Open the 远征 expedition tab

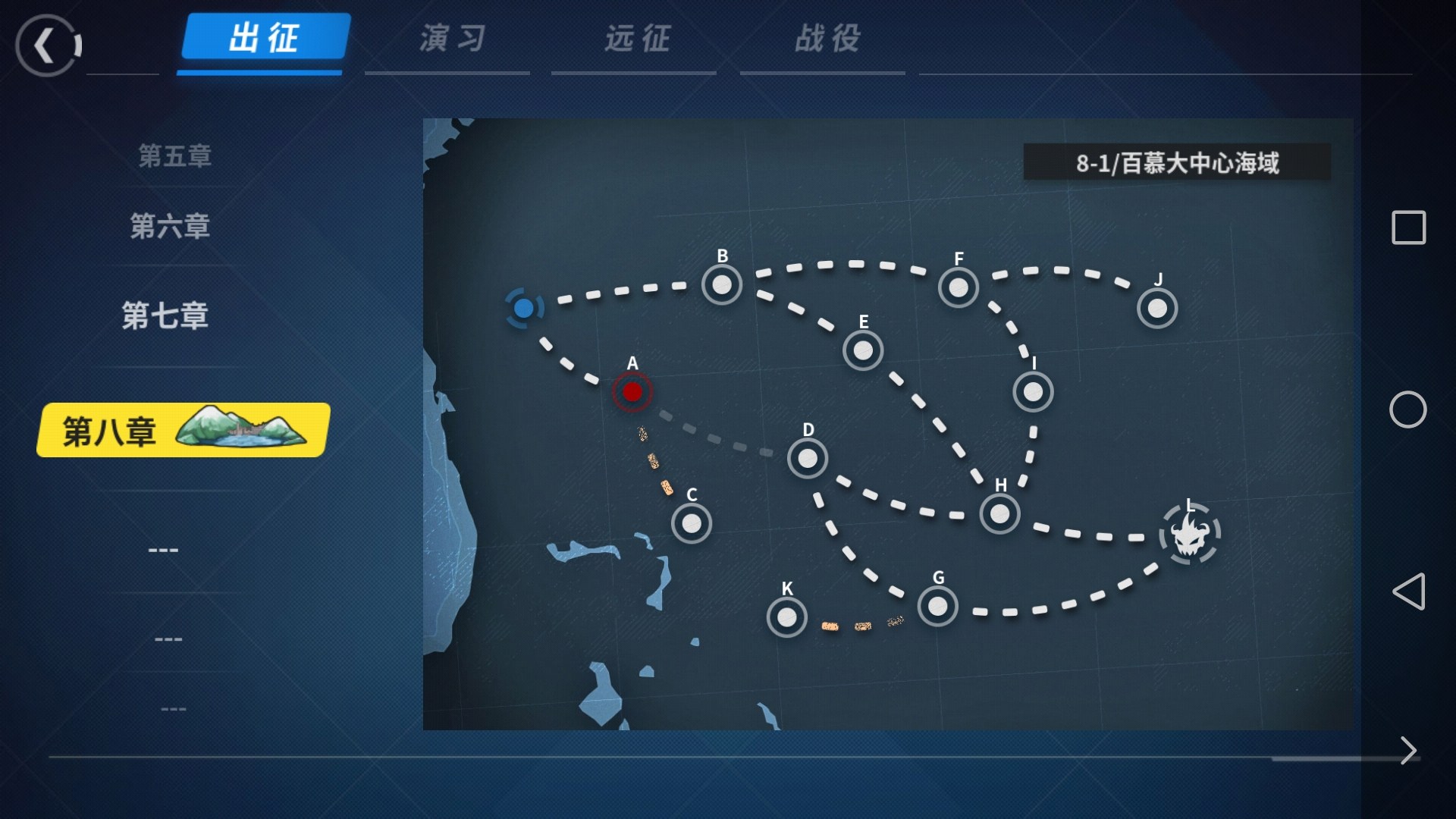[637, 38]
